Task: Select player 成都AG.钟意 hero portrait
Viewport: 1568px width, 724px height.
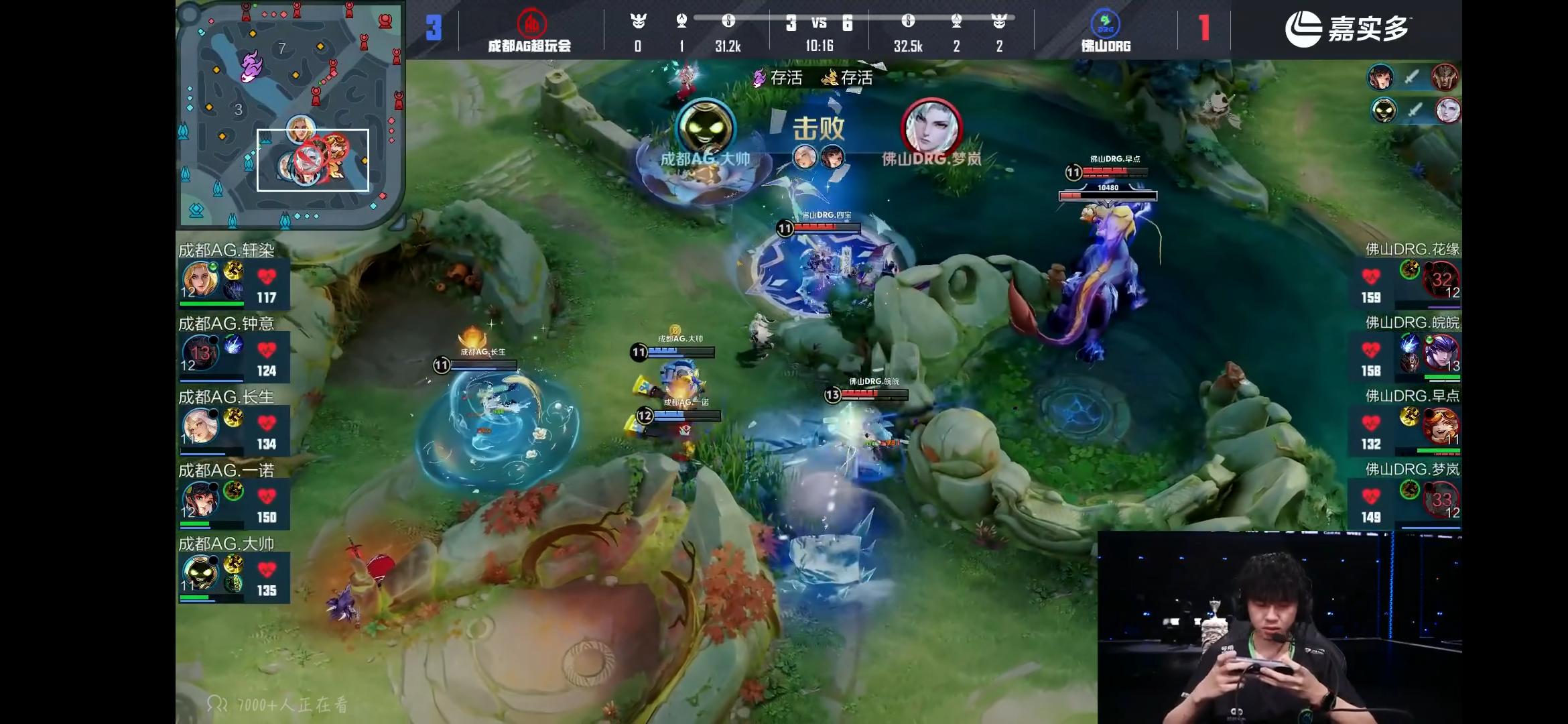Action: [200, 353]
